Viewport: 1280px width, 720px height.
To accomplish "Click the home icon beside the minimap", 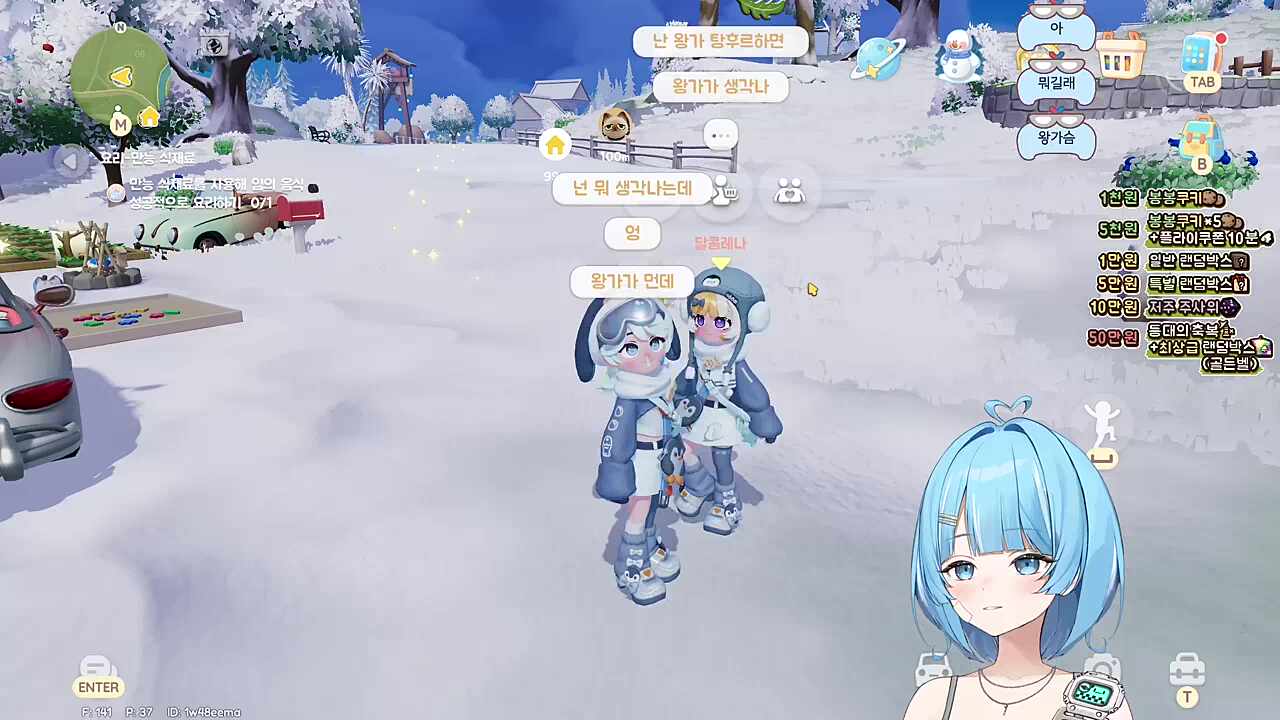I will tap(148, 118).
